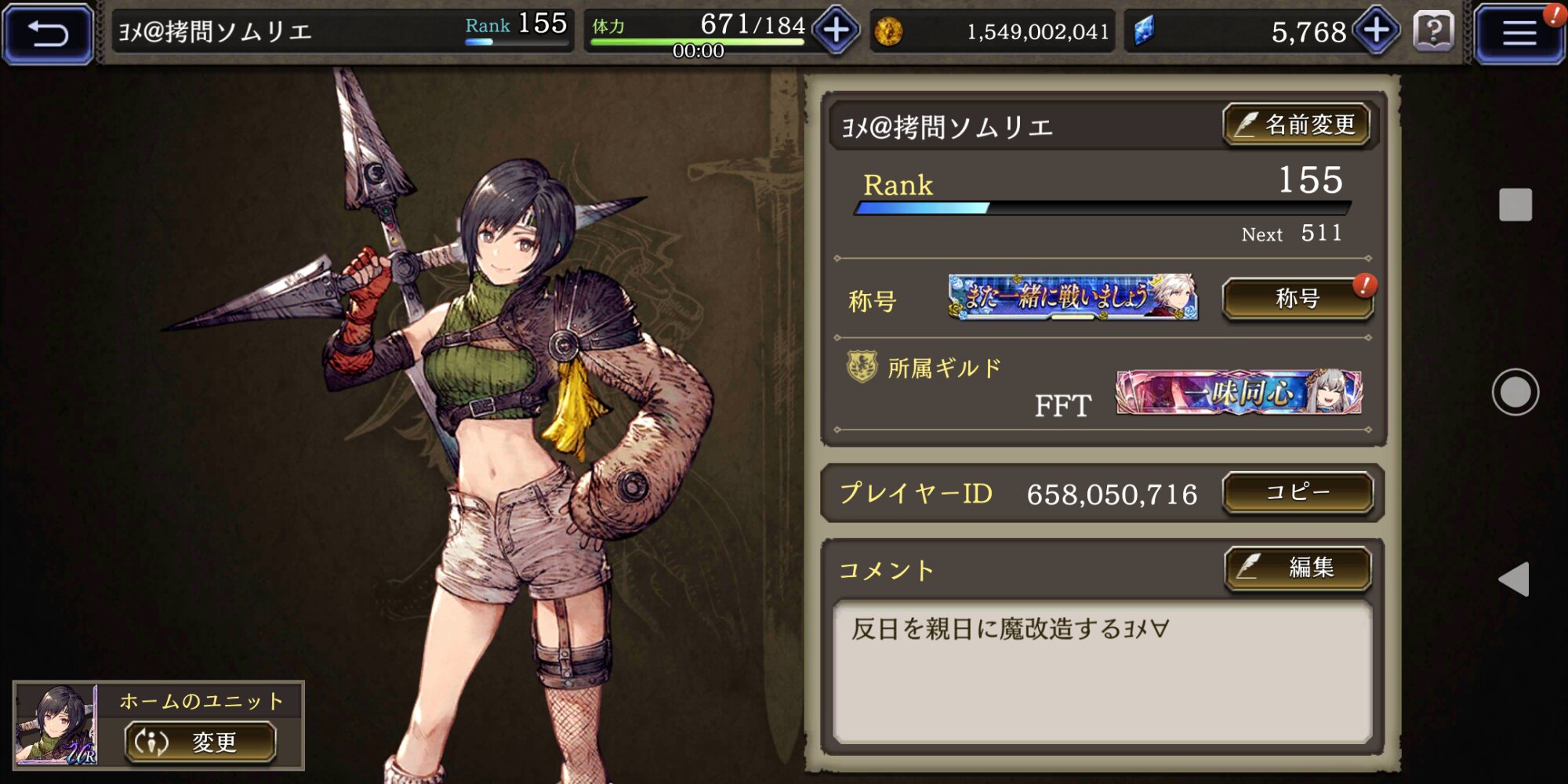1568x784 pixels.
Task: Tap the Android home circle button
Action: (x=1515, y=392)
